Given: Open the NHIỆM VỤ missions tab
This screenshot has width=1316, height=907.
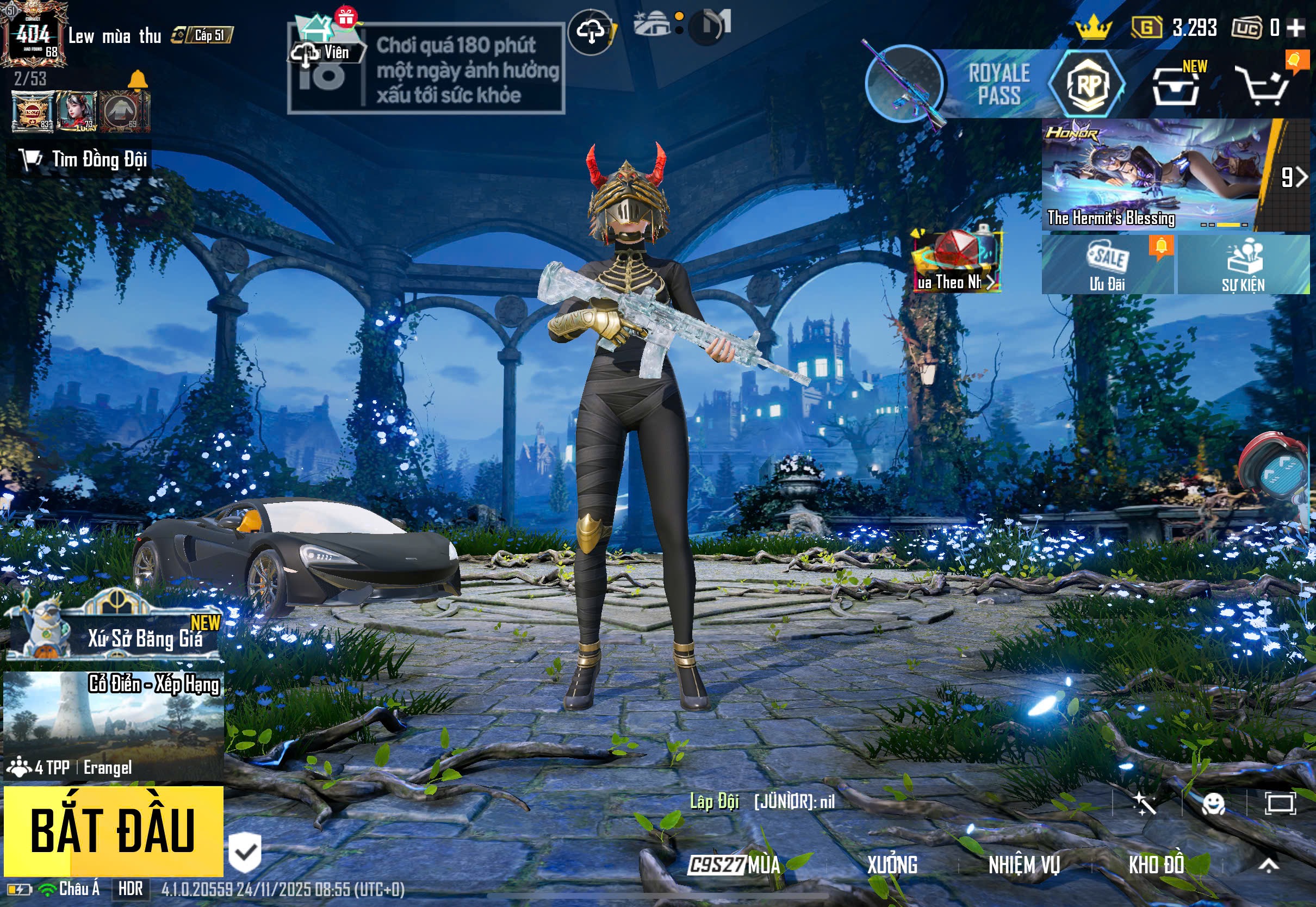Looking at the screenshot, I should click(1024, 865).
